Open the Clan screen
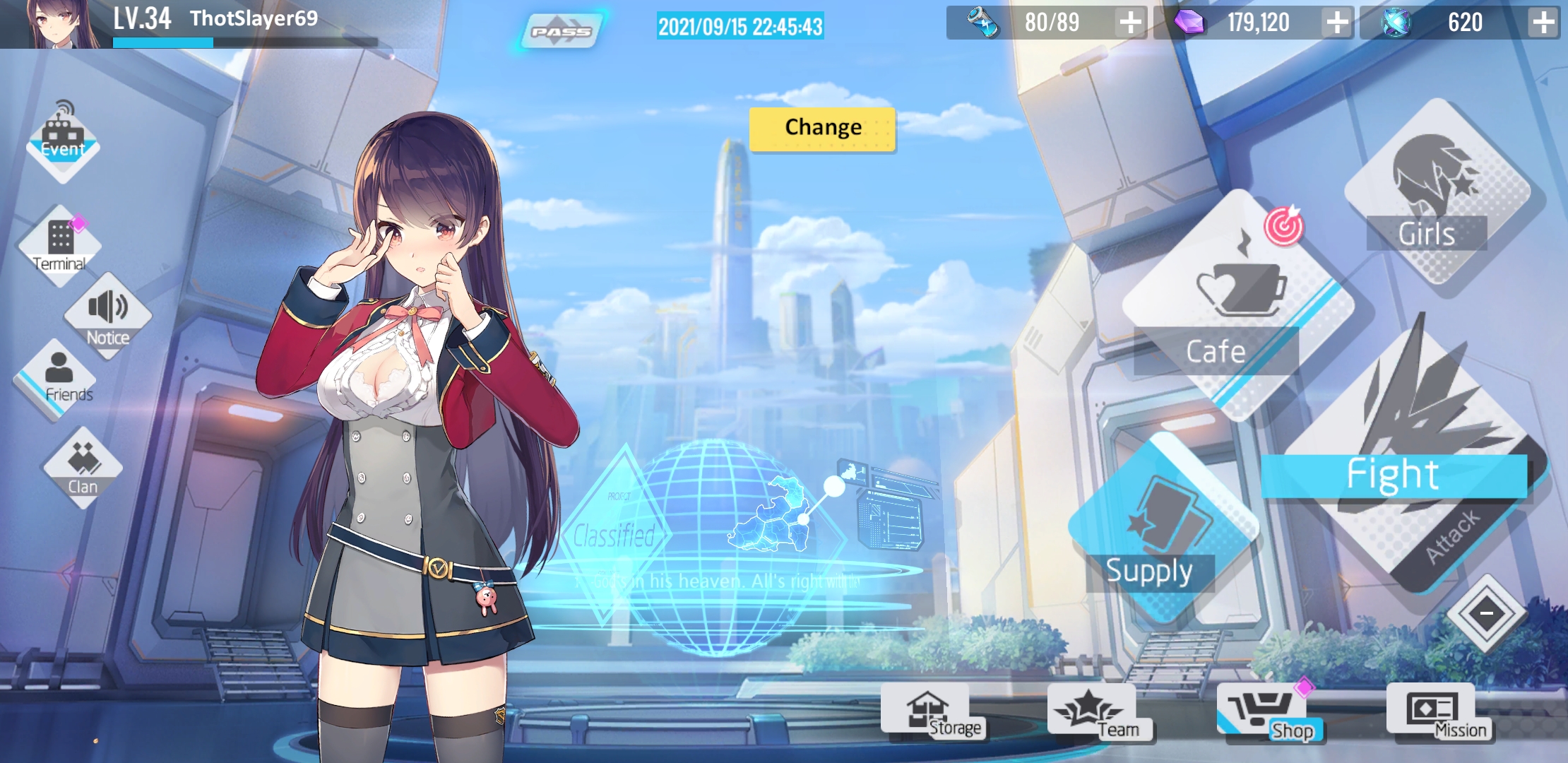This screenshot has height=763, width=1568. 83,466
